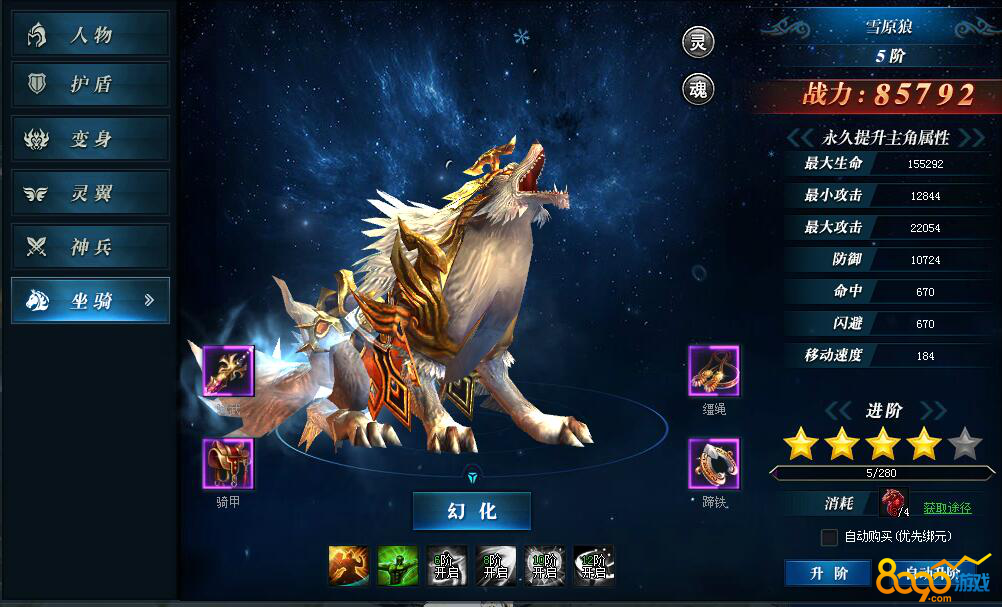The image size is (1002, 607).
Task: Click the locked 6阶开启 skill slot
Action: tap(446, 565)
